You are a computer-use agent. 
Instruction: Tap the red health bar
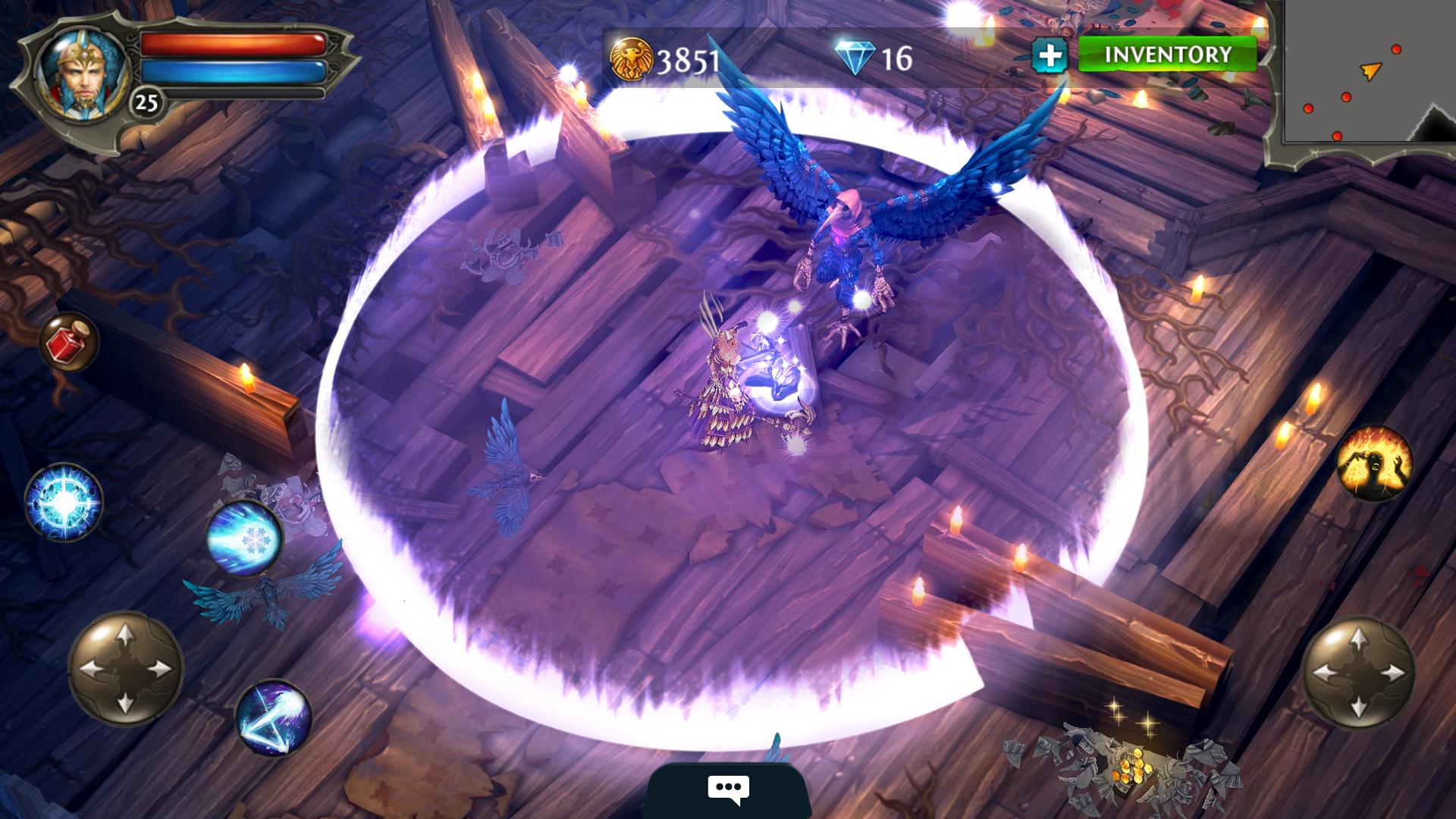(x=231, y=43)
